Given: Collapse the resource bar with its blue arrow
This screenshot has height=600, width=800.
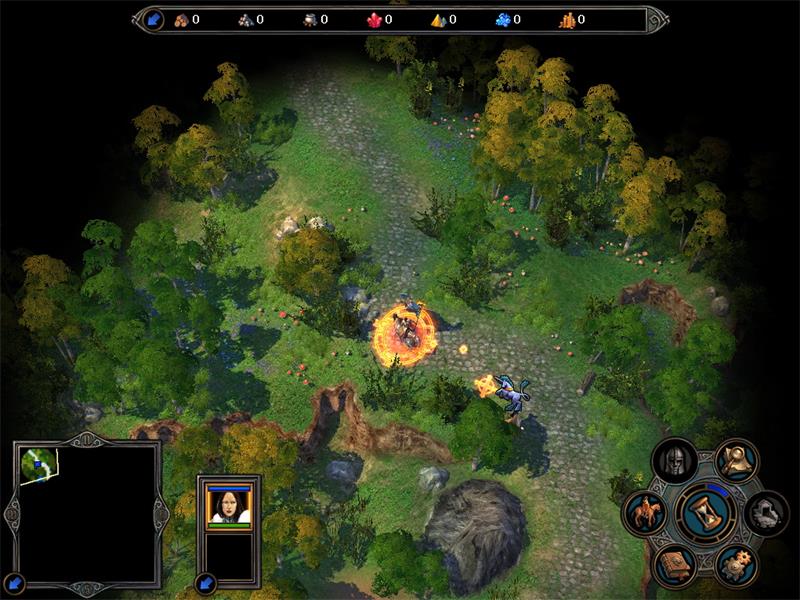Looking at the screenshot, I should click(154, 19).
